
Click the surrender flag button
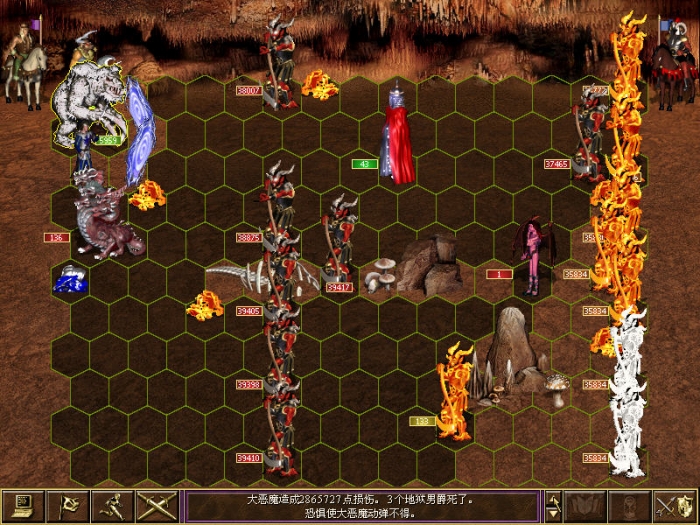68,507
